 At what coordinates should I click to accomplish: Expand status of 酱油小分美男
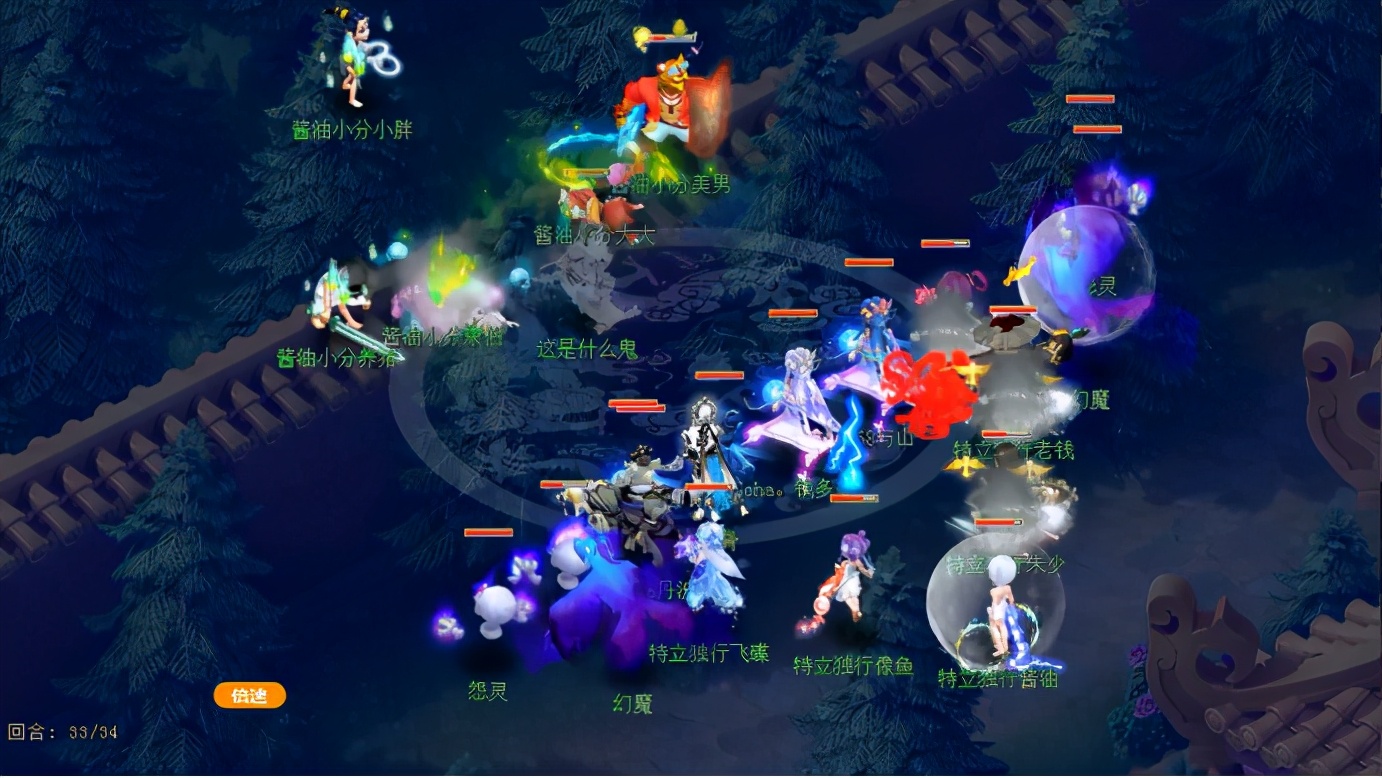[x=663, y=185]
